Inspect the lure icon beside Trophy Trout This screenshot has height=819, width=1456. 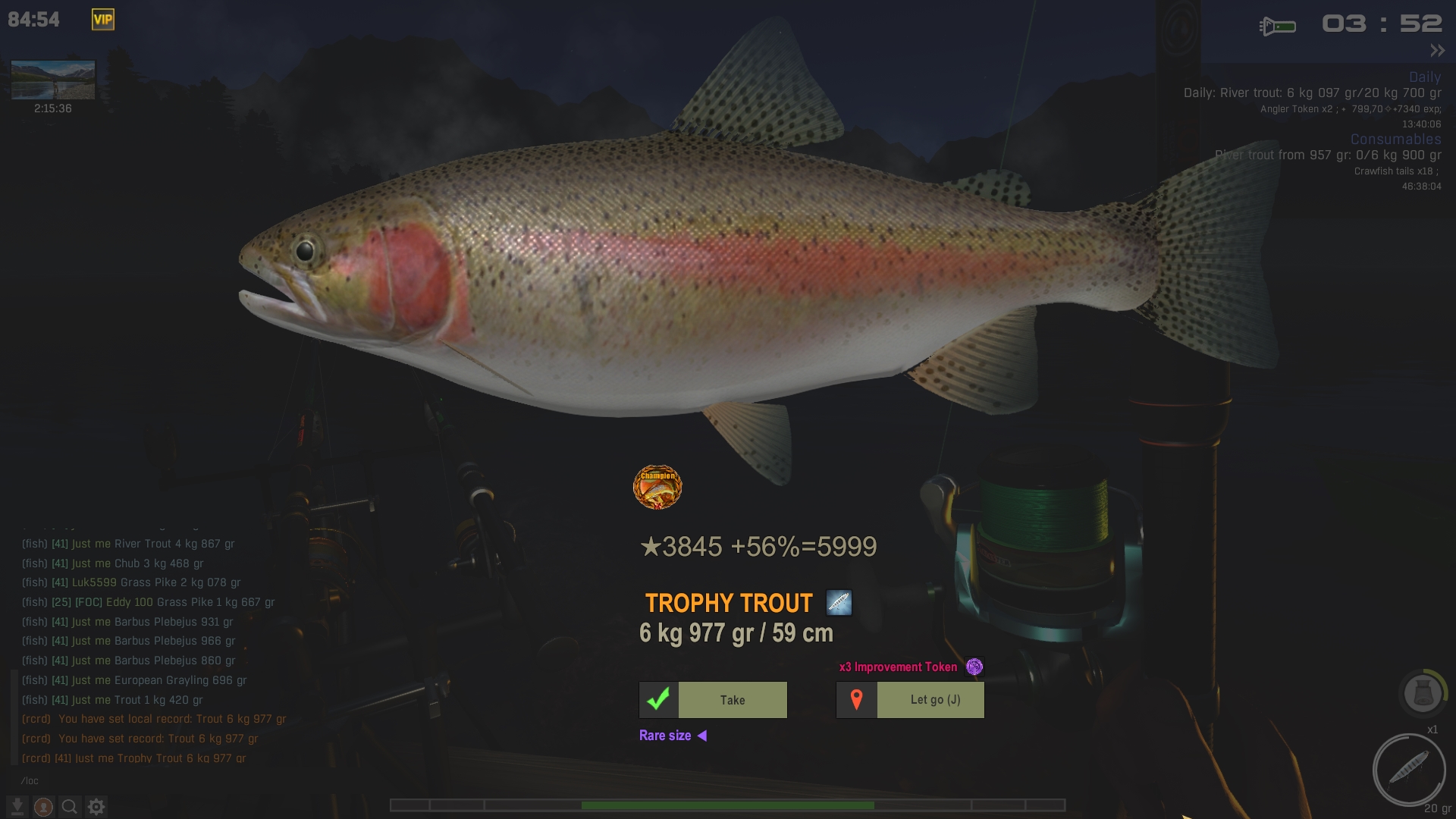point(839,603)
